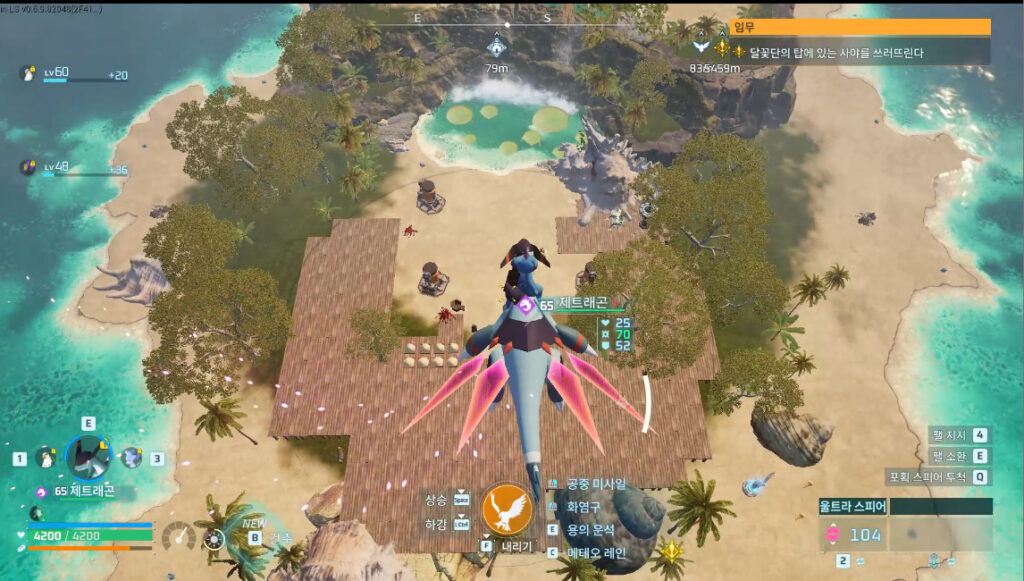This screenshot has width=1024, height=581.
Task: Click the winged waypoint marker showing 79m
Action: click(x=497, y=46)
